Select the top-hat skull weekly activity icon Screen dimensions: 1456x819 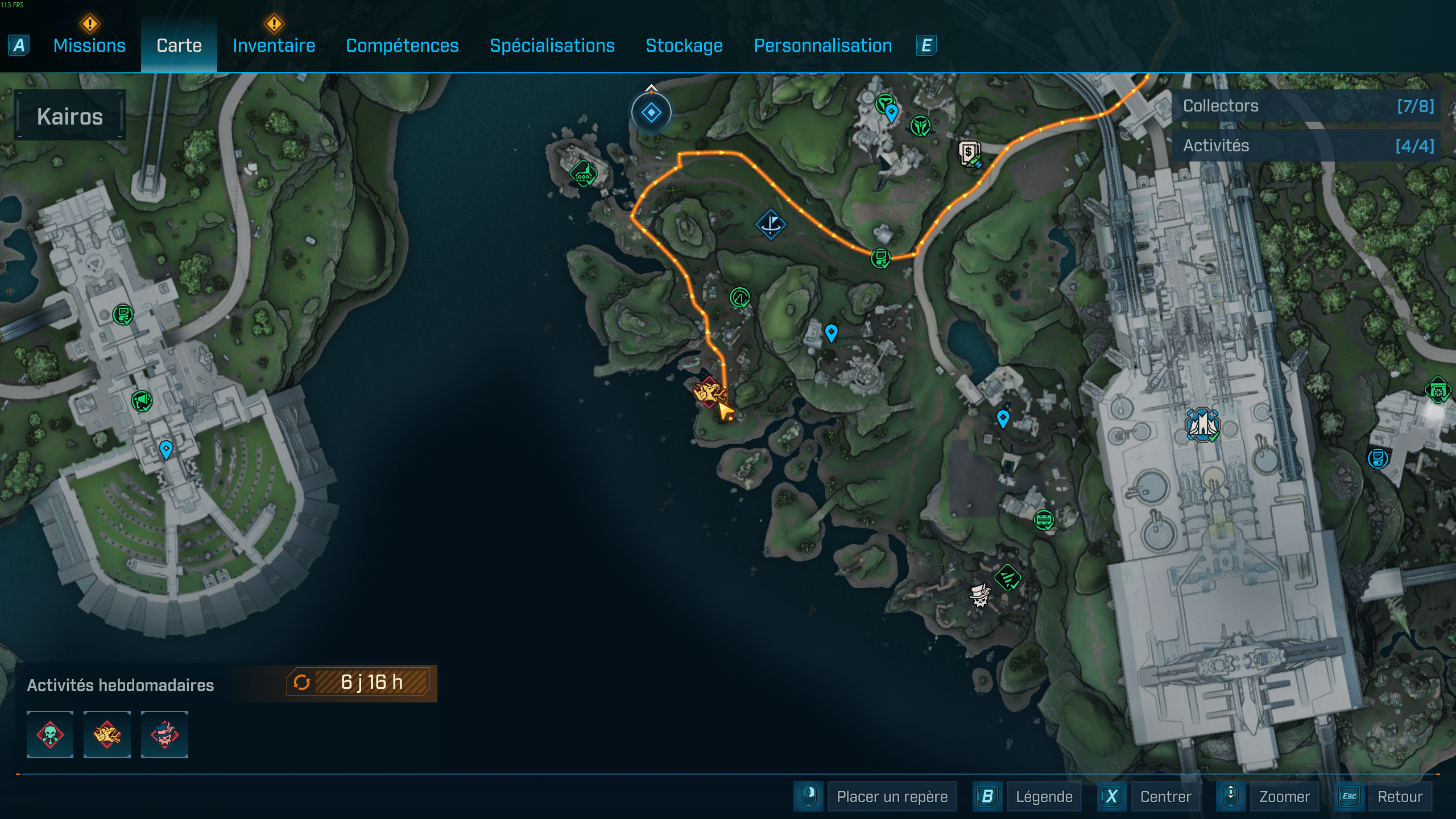tap(165, 734)
